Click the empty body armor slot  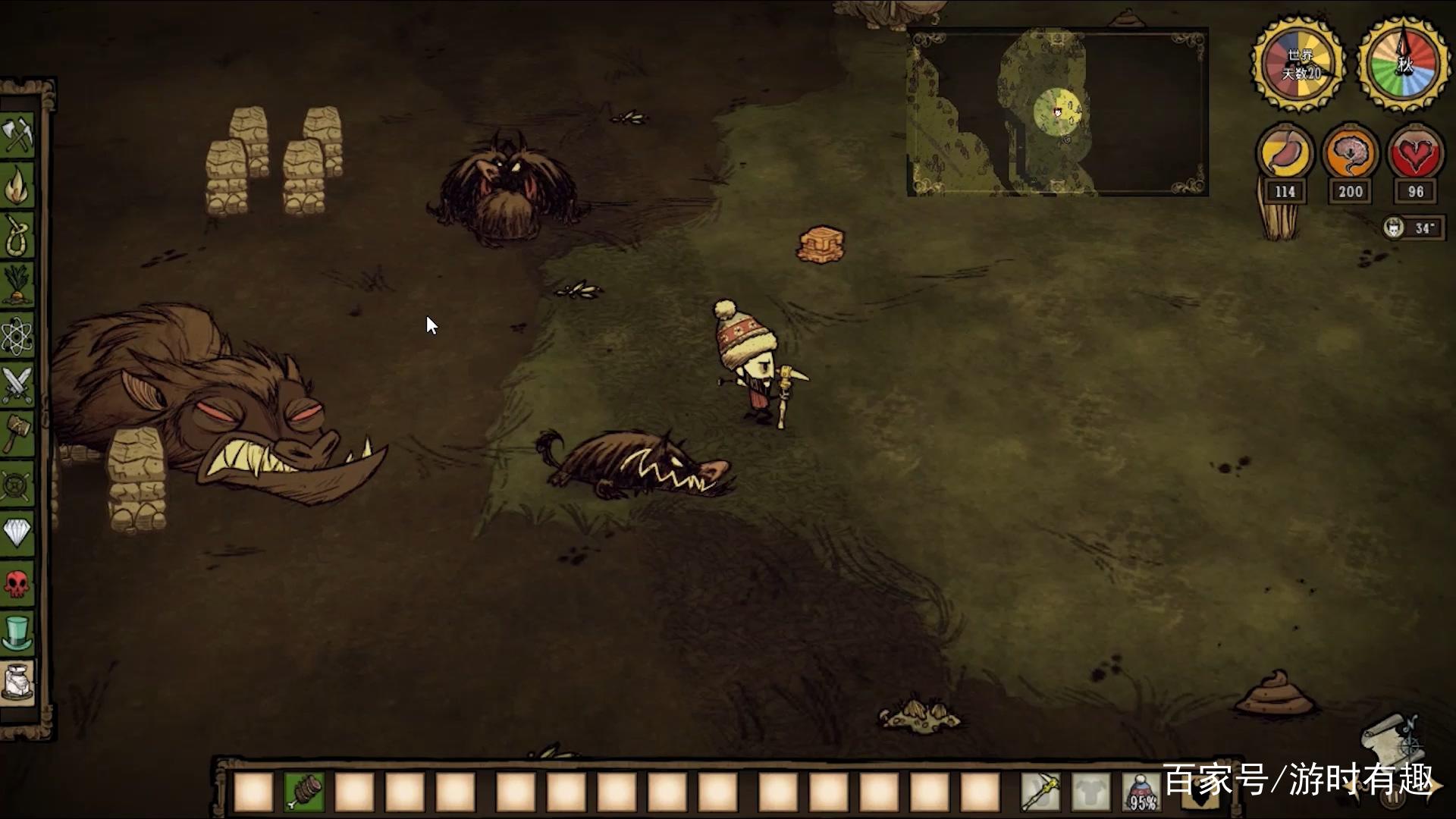click(1090, 792)
